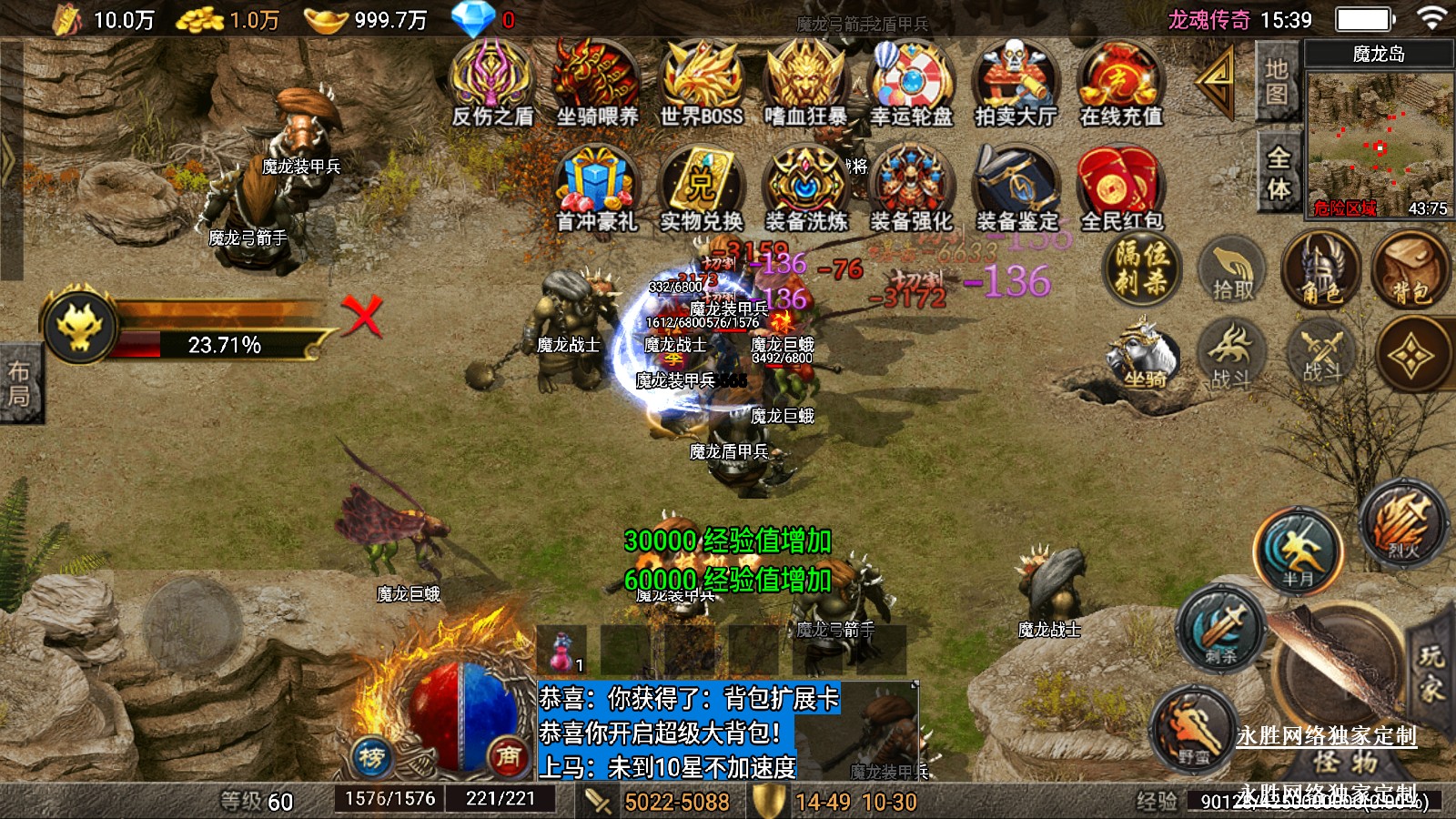Open the 全民红包 red envelope

pos(1120,187)
